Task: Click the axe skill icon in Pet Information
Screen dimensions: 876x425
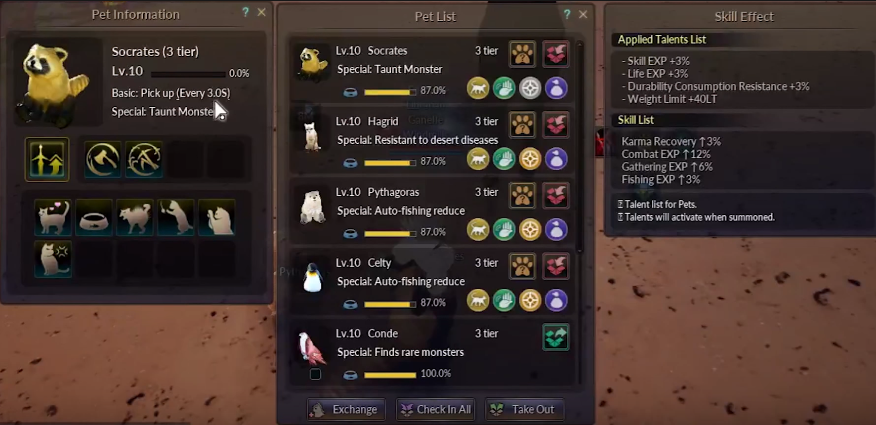Action: pyautogui.click(x=102, y=158)
